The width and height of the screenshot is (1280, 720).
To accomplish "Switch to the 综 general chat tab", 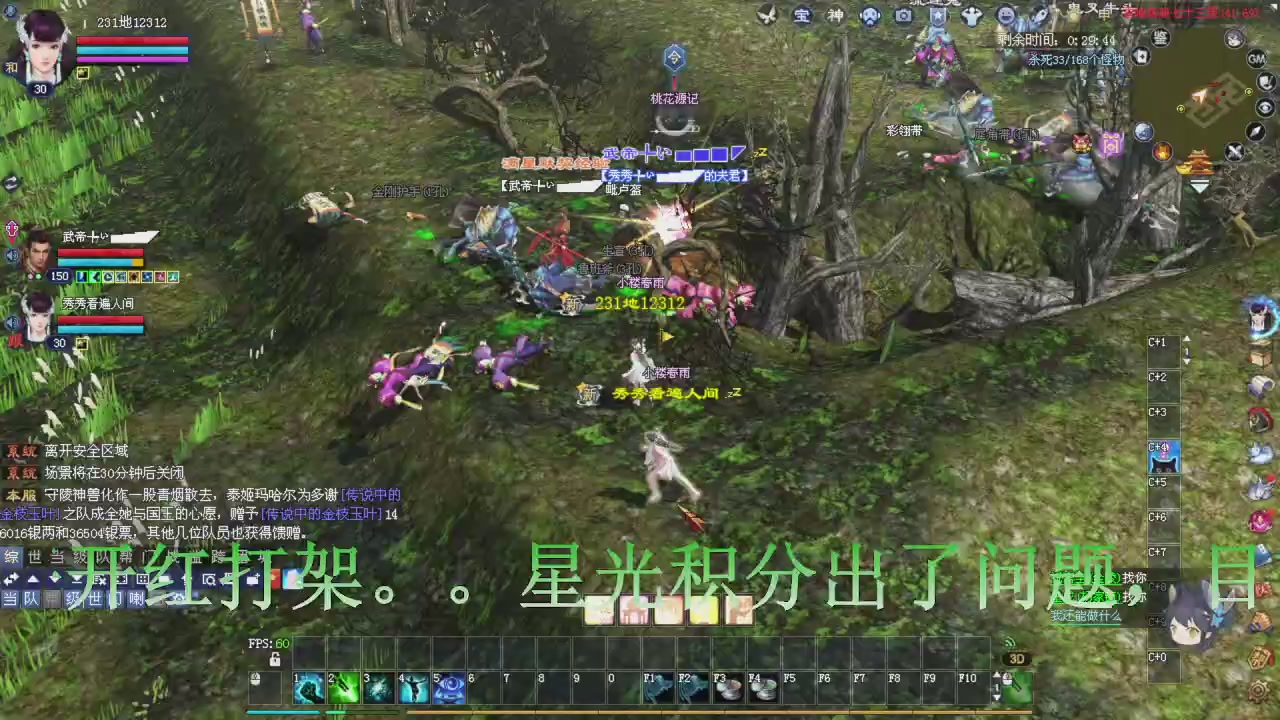I will tap(11, 557).
